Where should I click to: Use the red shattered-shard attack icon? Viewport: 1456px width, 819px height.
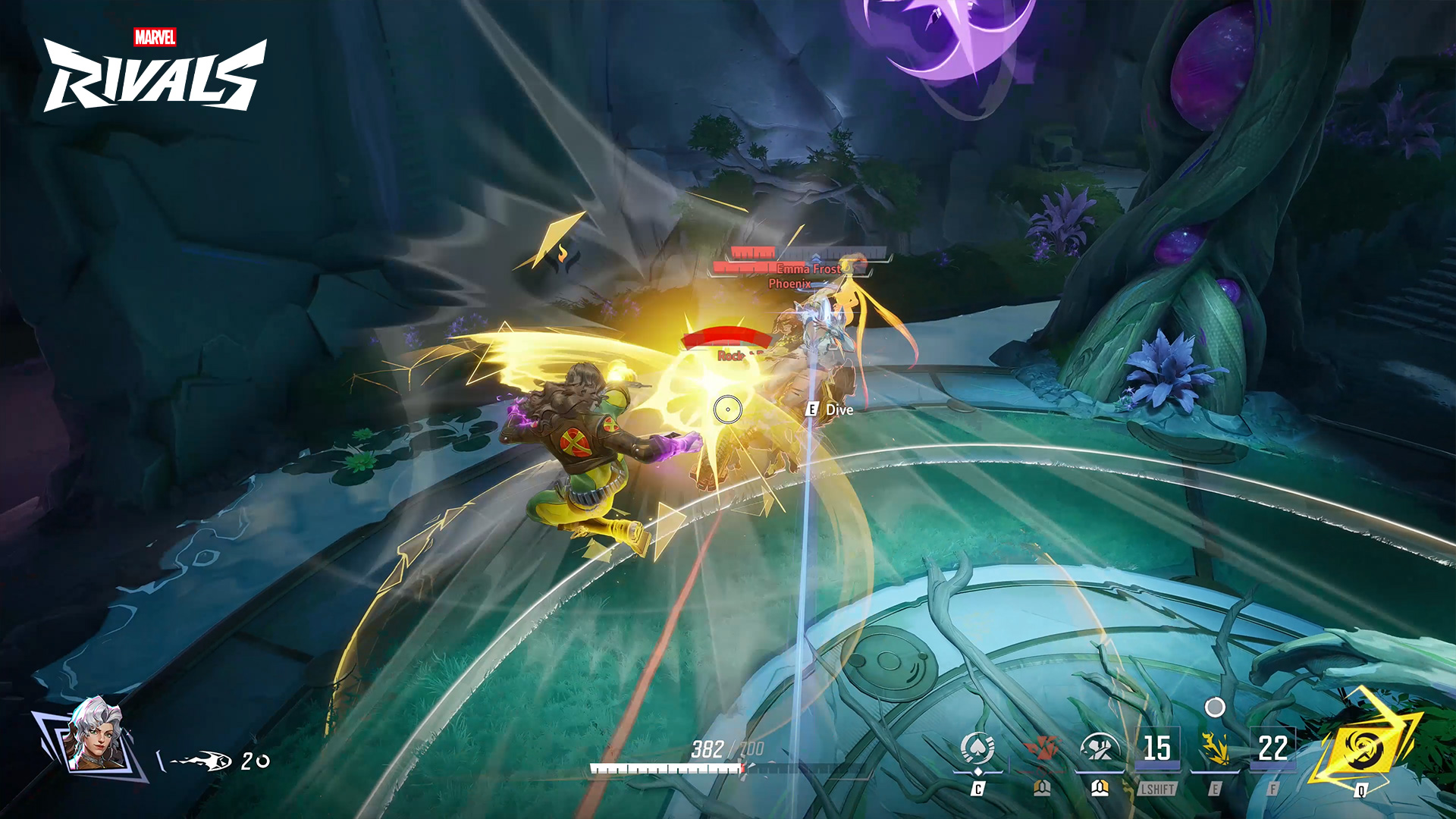point(1042,749)
